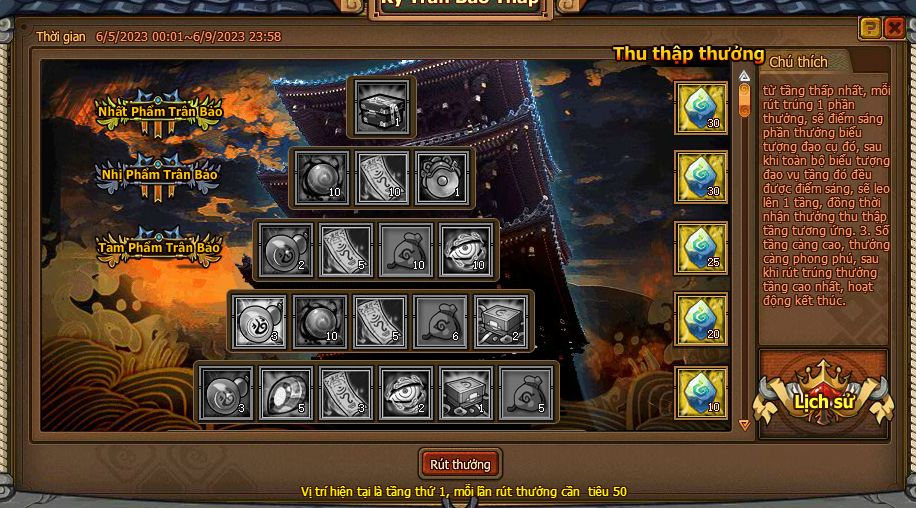Click the scroll-down arrow of the reward list
The width and height of the screenshot is (916, 508).
coord(744,424)
